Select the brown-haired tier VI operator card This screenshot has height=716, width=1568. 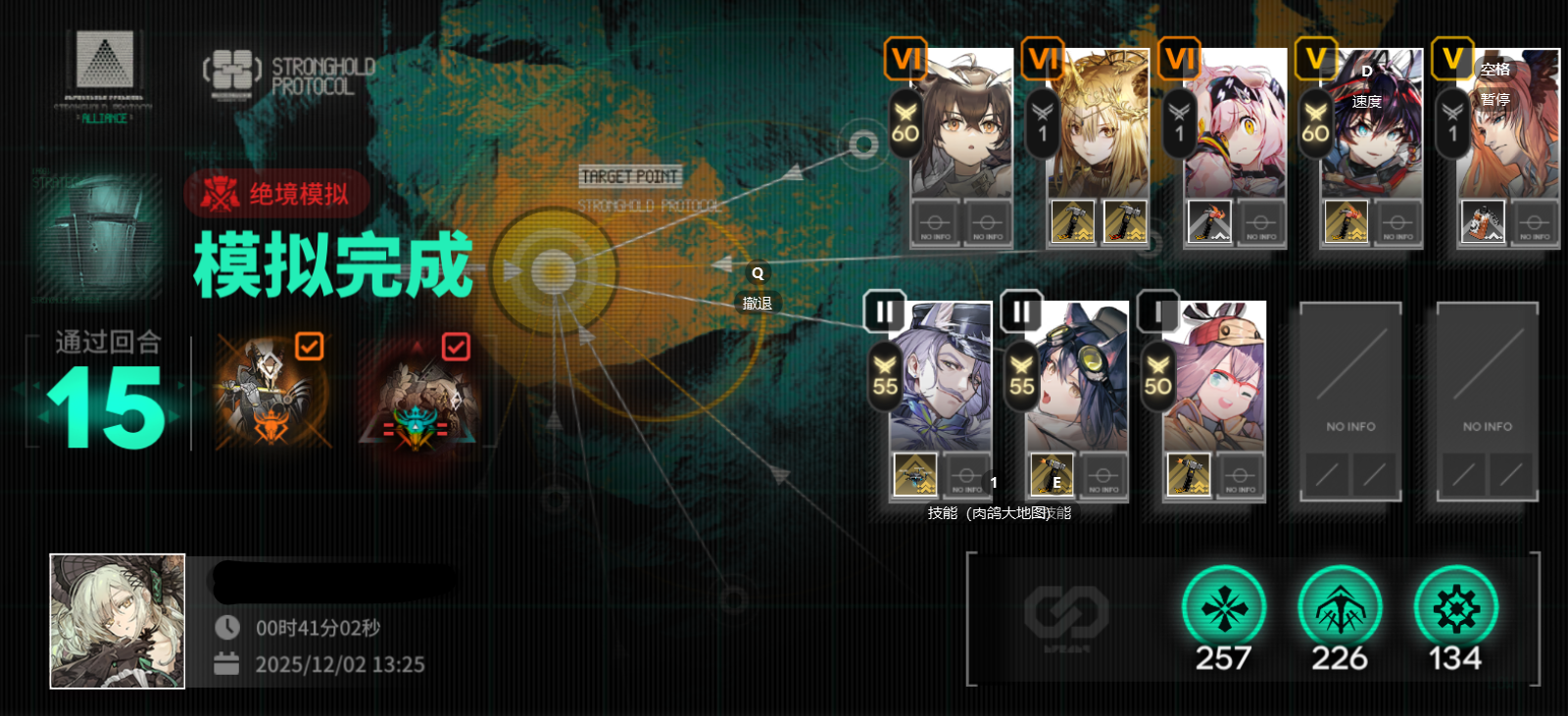(961, 127)
